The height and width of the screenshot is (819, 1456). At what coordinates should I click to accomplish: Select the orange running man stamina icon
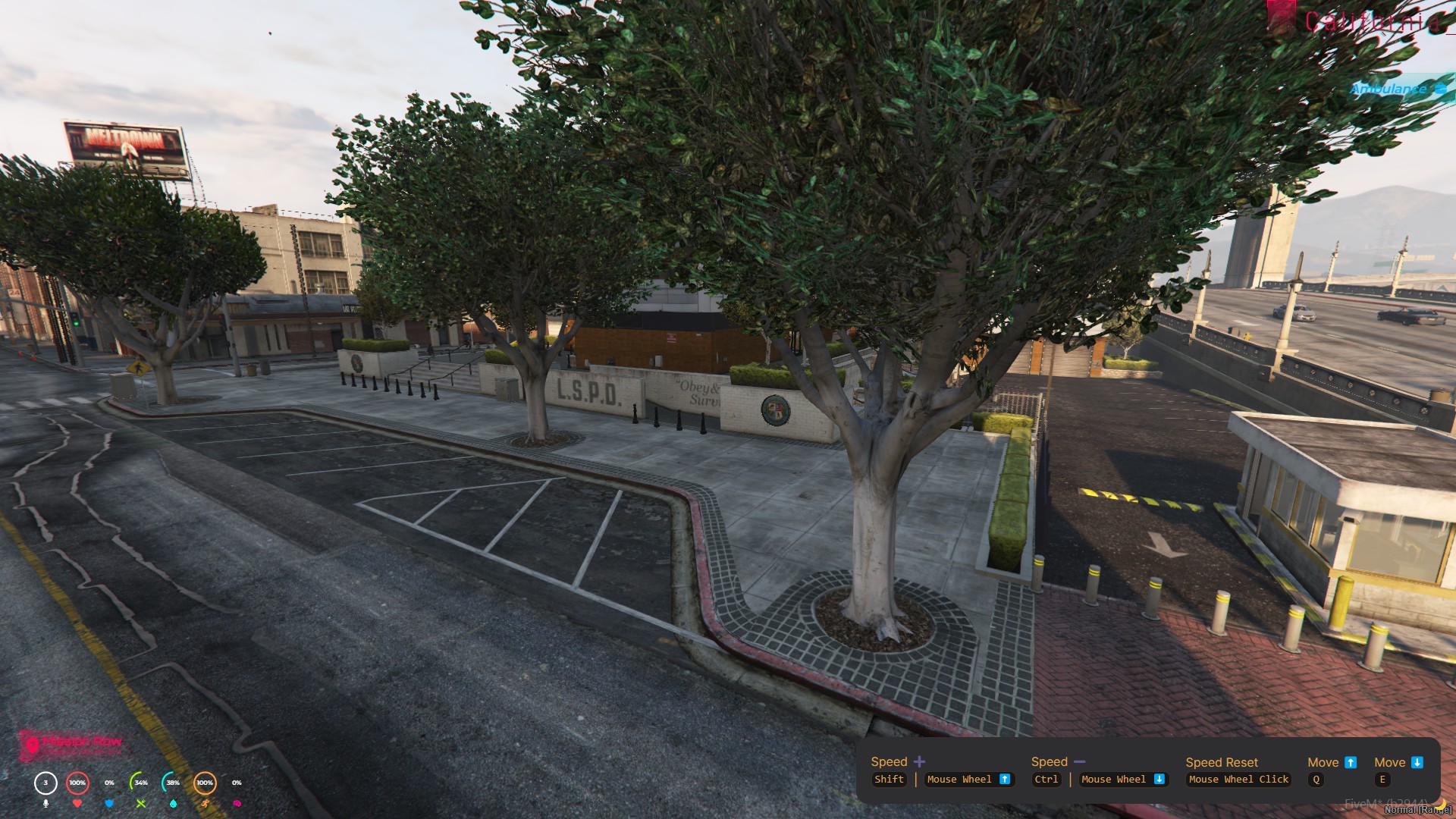(x=205, y=803)
